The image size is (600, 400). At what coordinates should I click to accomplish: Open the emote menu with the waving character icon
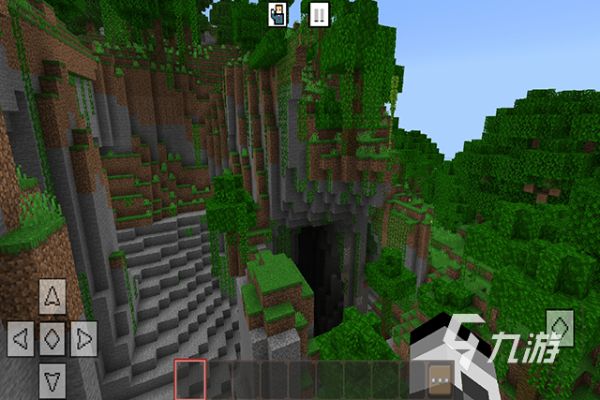pyautogui.click(x=278, y=14)
